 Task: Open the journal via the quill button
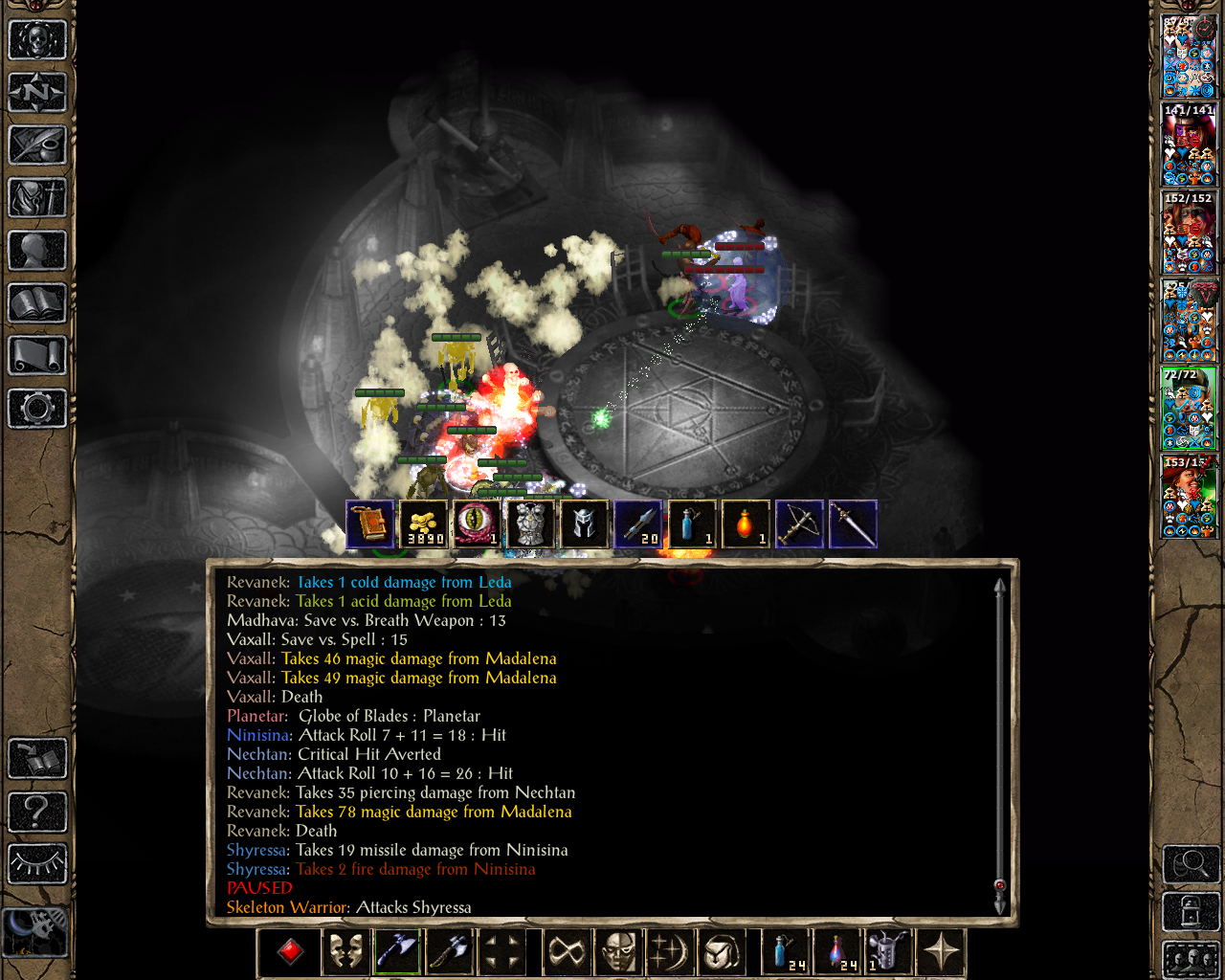pyautogui.click(x=36, y=145)
